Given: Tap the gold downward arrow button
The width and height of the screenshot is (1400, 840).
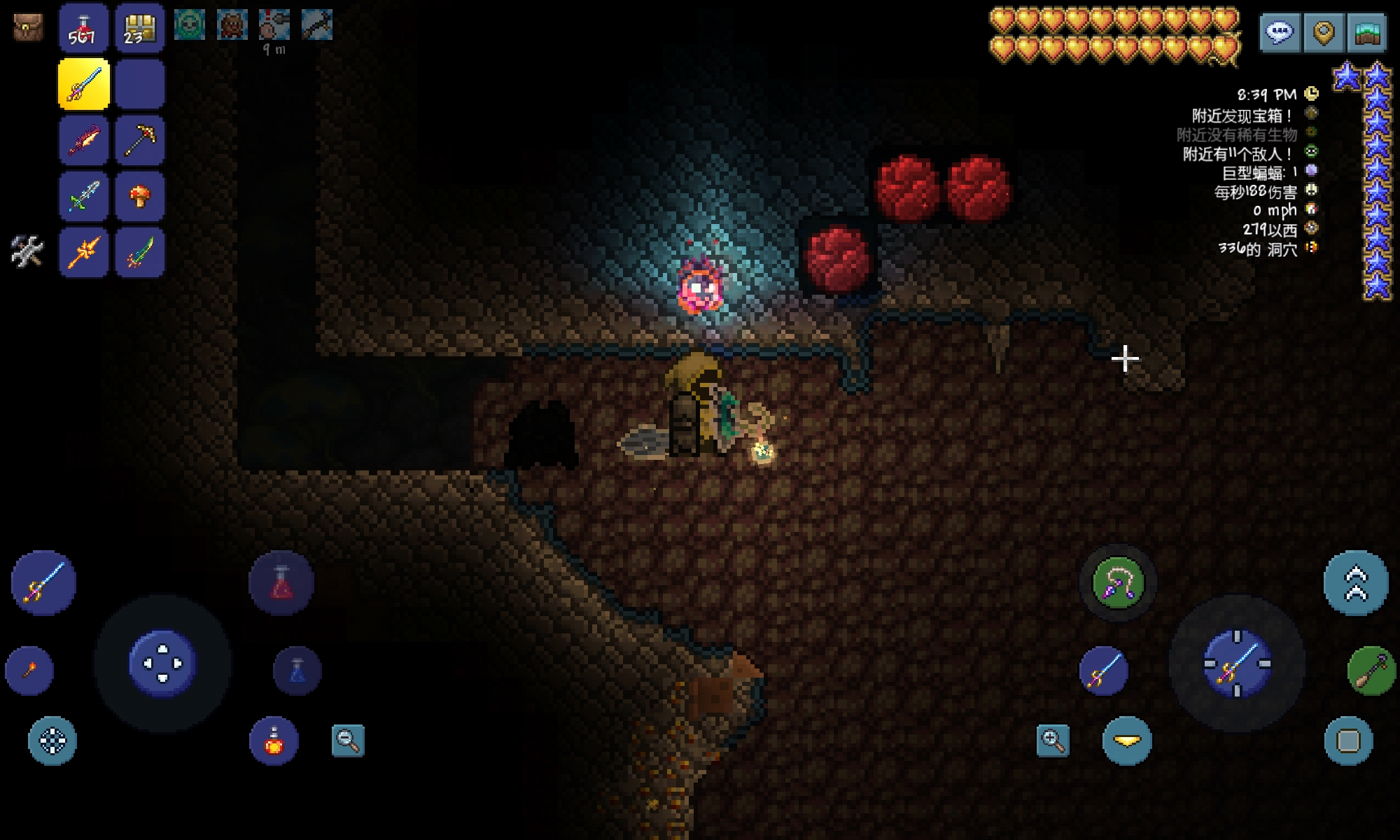Looking at the screenshot, I should pyautogui.click(x=1127, y=741).
